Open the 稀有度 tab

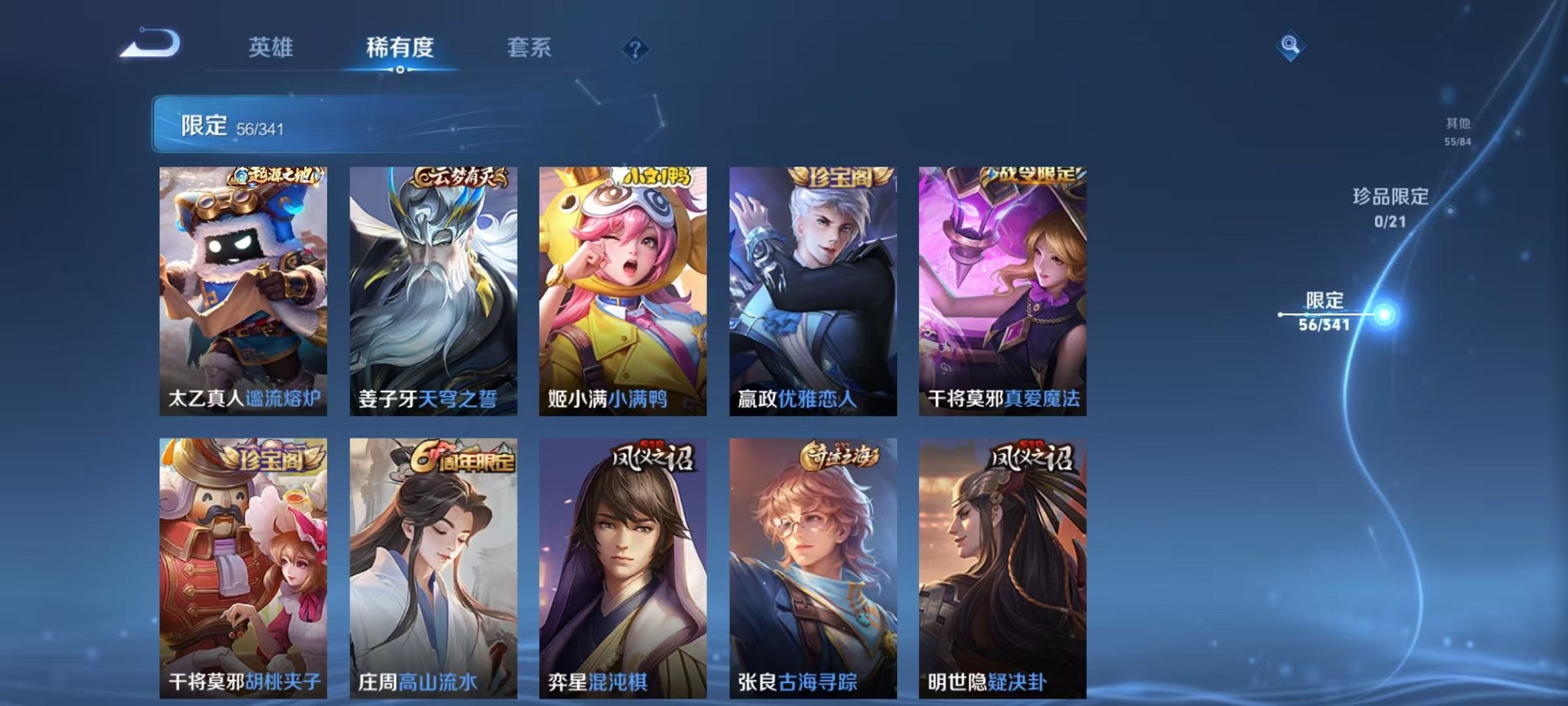[398, 48]
